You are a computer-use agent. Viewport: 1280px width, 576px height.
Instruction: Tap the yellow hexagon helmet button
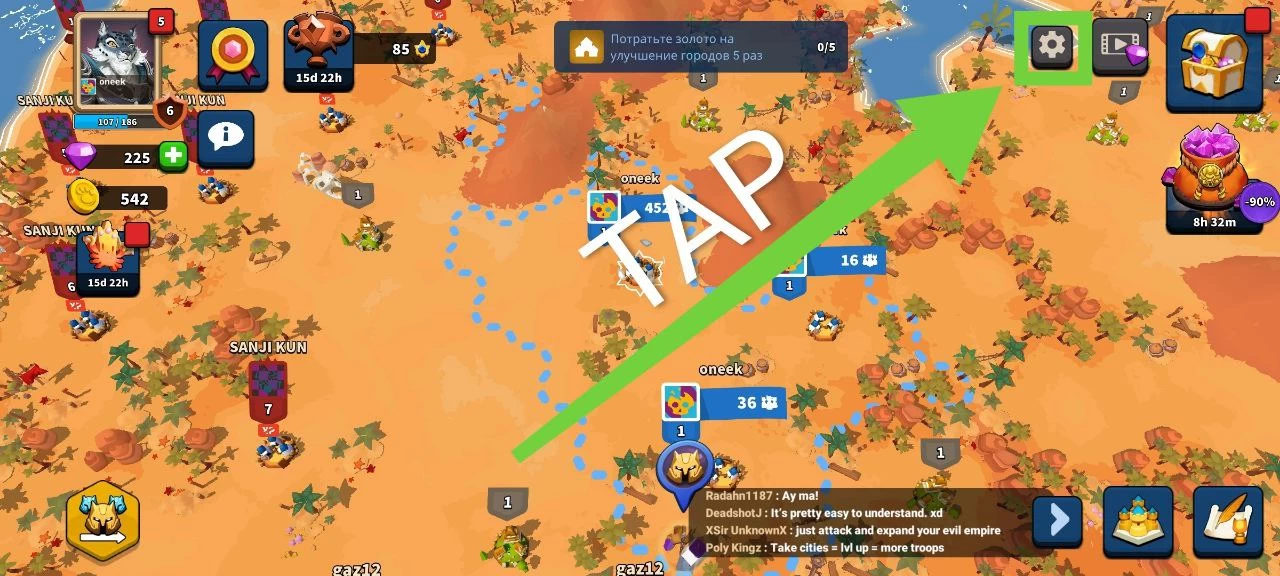pos(103,519)
